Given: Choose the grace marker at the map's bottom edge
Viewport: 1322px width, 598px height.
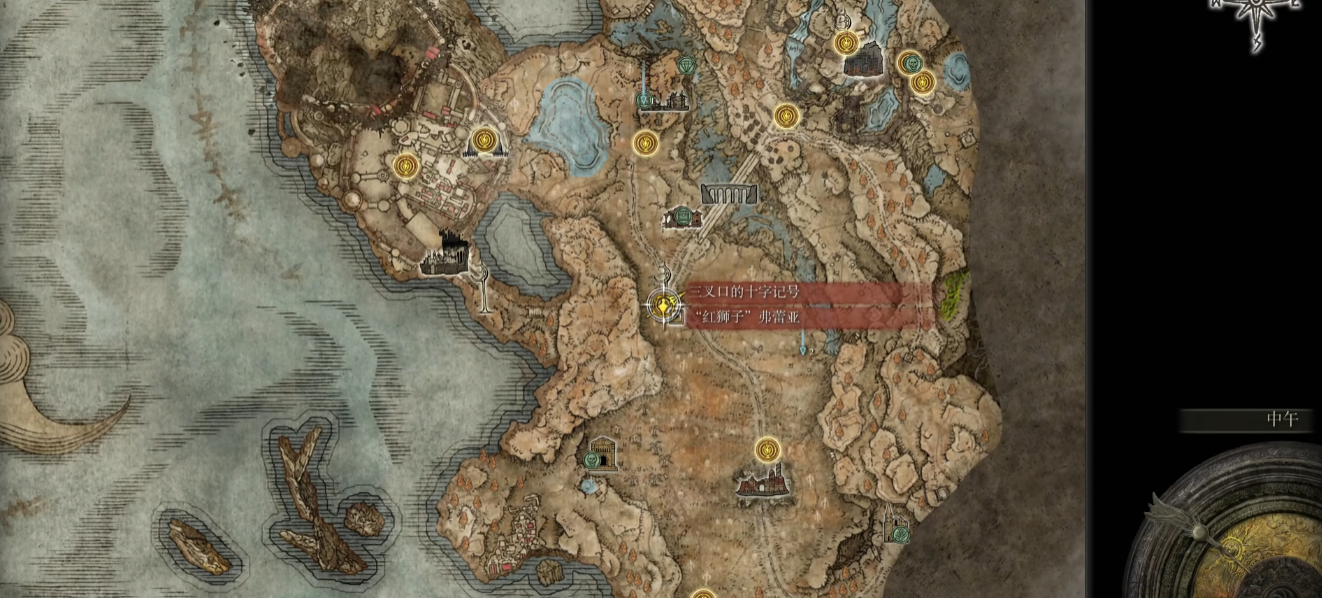Looking at the screenshot, I should click(703, 593).
